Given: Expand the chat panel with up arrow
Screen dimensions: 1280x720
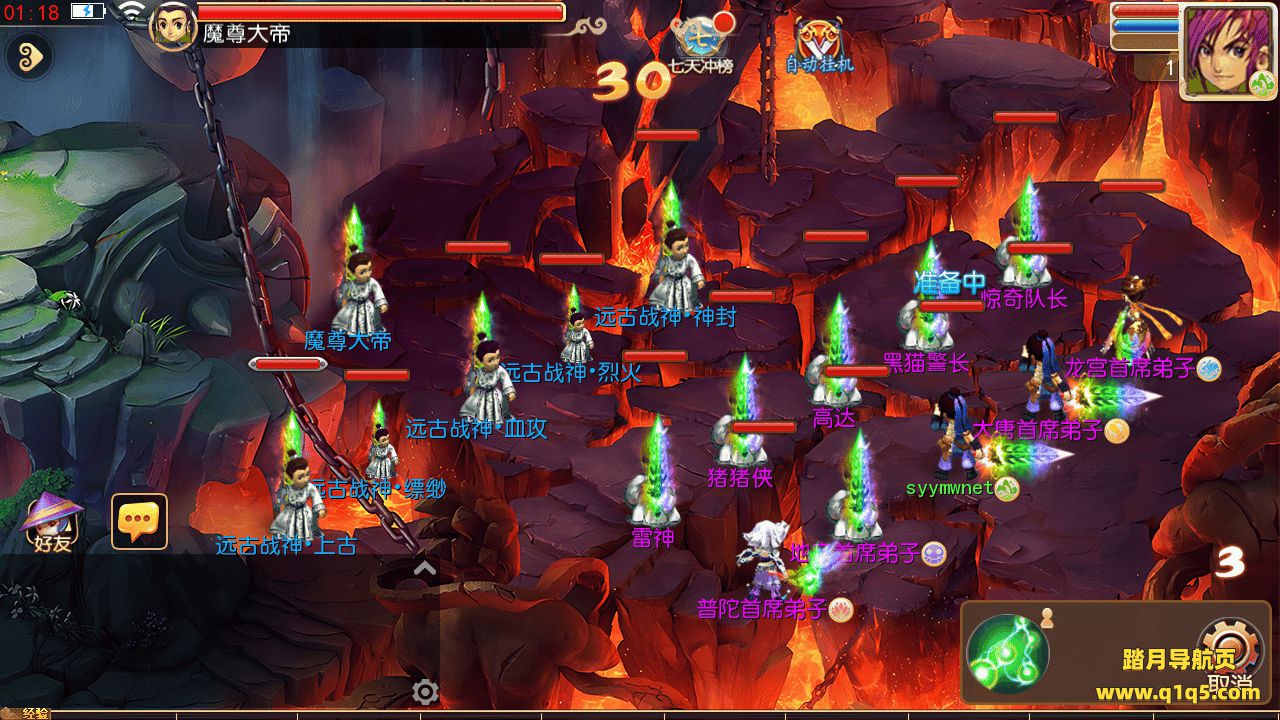Looking at the screenshot, I should 424,569.
